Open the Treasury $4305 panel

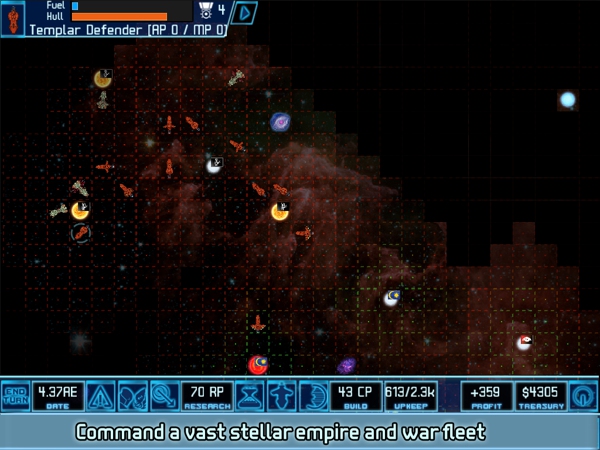[x=541, y=396]
